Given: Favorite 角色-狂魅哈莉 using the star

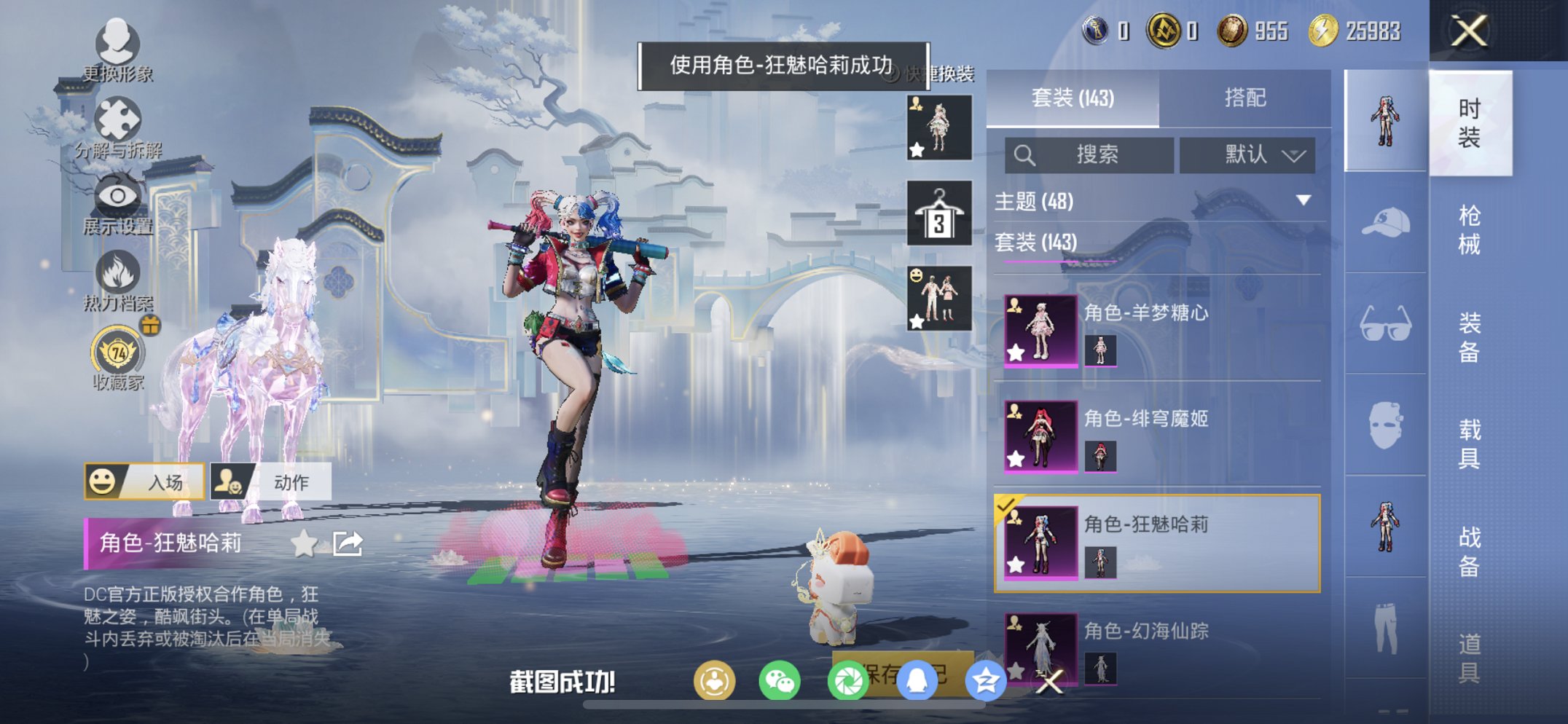Looking at the screenshot, I should click(305, 543).
